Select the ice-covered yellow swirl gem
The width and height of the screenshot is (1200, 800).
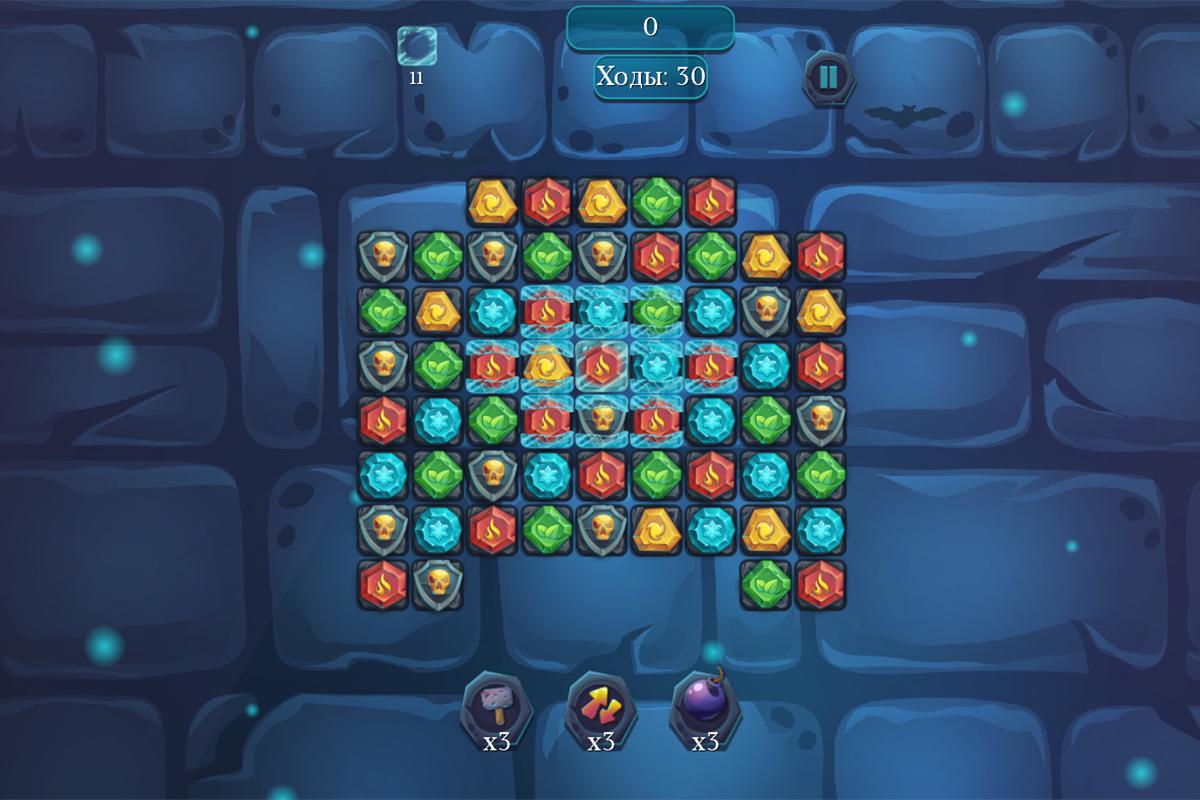[547, 366]
